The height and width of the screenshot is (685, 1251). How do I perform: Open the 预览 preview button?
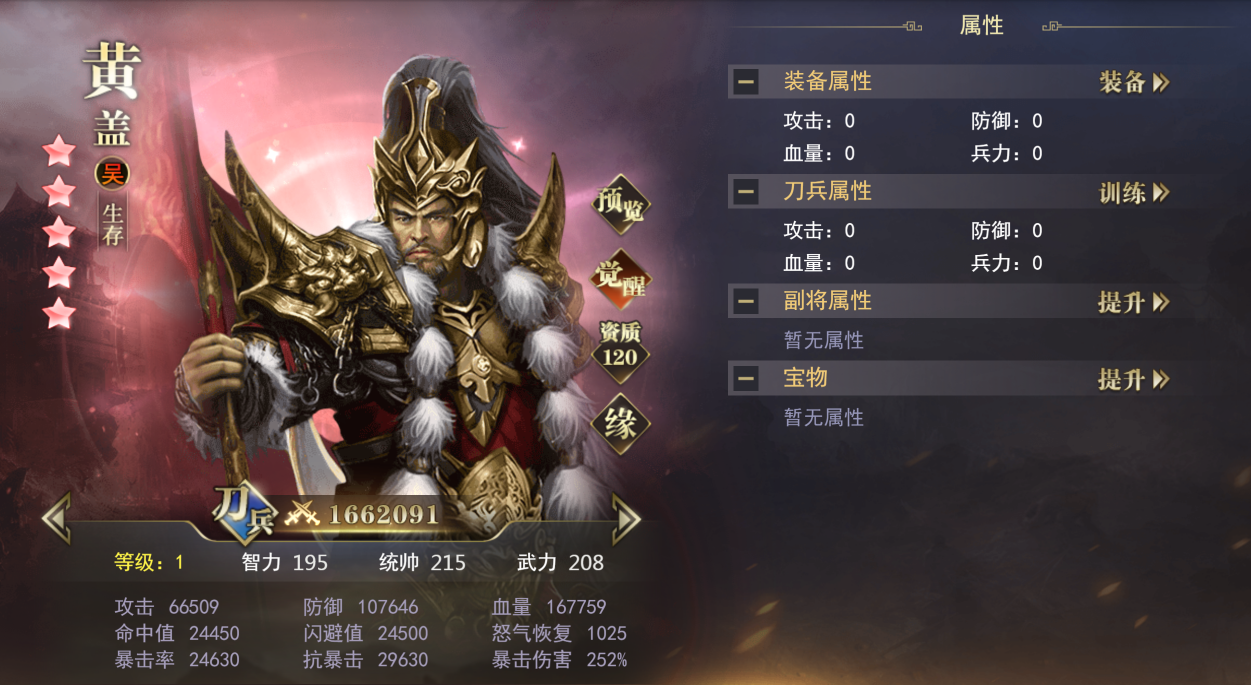click(620, 205)
